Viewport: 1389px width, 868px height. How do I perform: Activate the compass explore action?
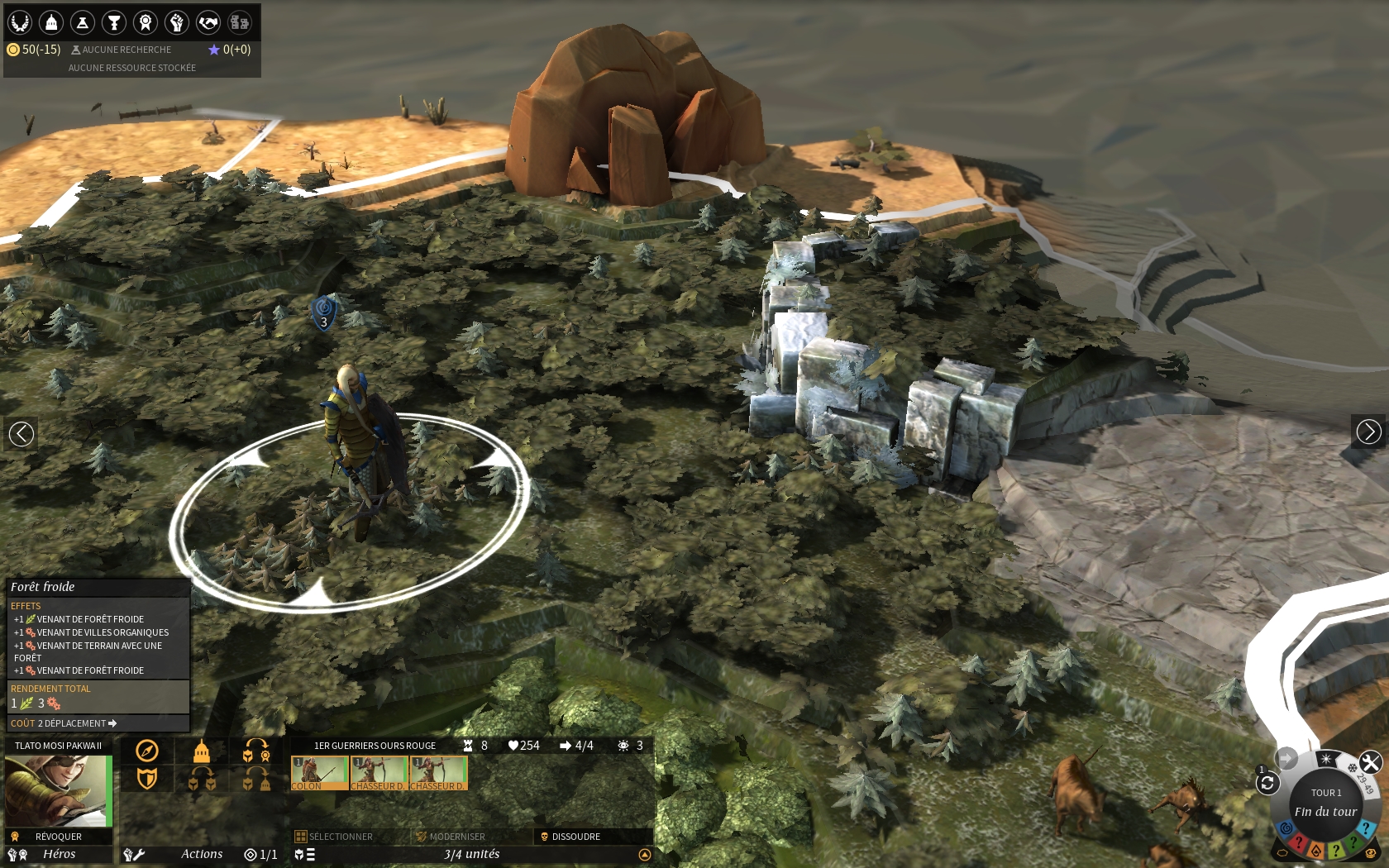click(x=147, y=751)
